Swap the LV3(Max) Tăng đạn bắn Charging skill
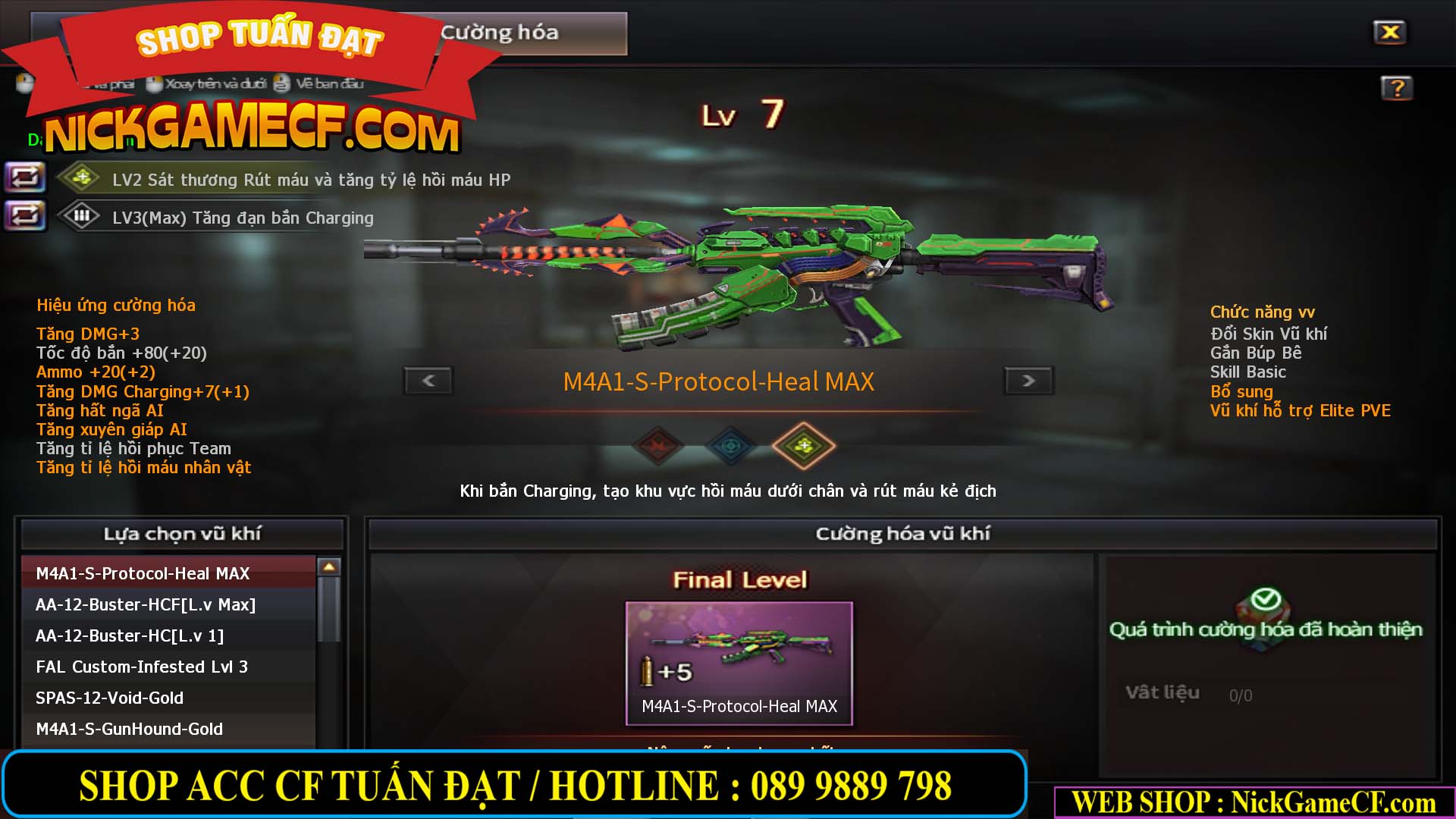 (25, 216)
